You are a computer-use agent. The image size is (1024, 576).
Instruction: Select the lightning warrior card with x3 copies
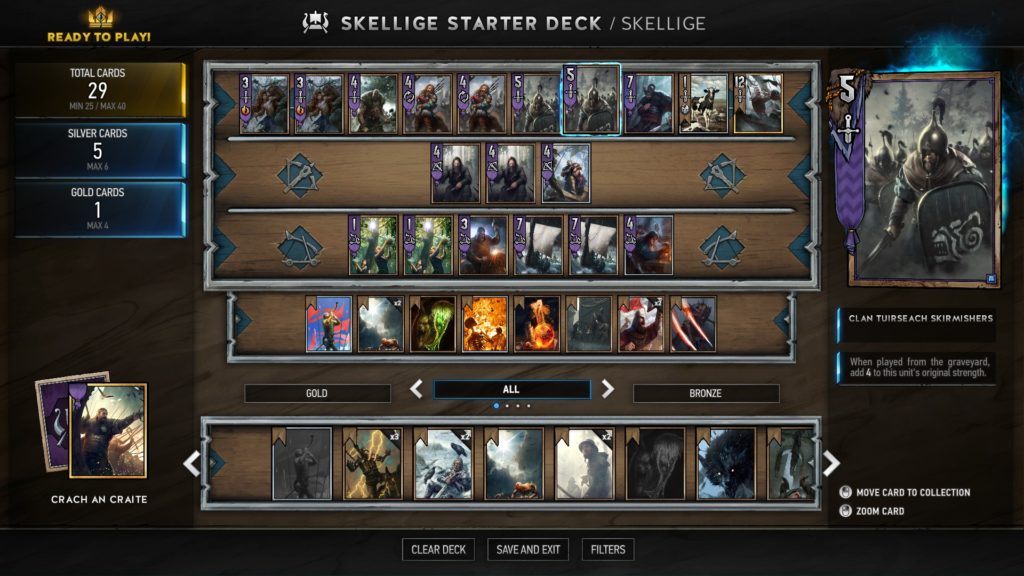pyautogui.click(x=372, y=464)
